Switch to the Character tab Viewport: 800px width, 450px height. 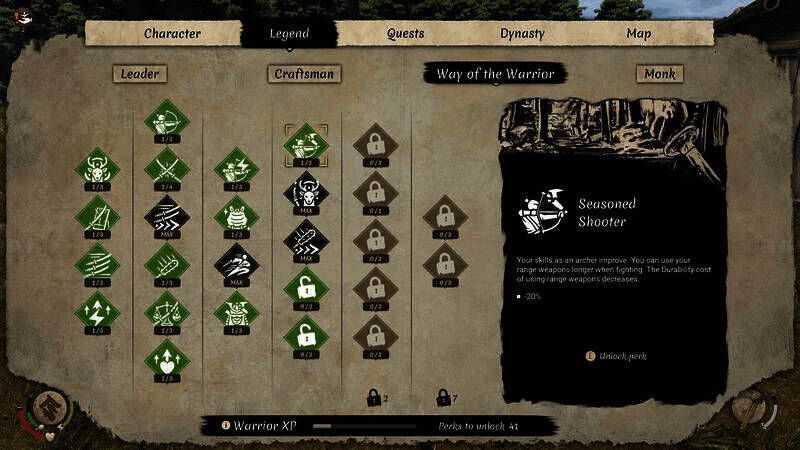coord(172,33)
